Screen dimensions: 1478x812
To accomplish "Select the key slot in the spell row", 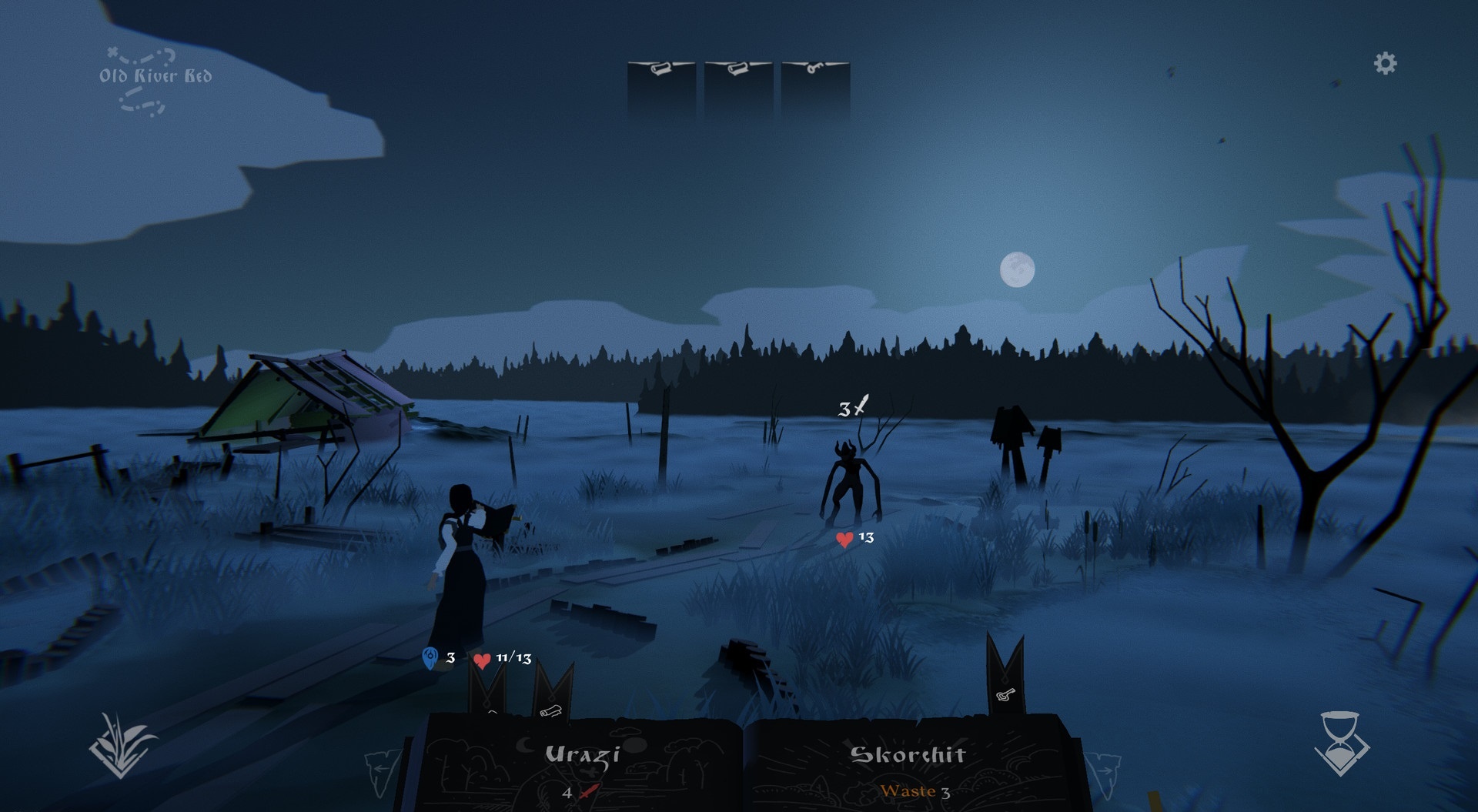I will pyautogui.click(x=815, y=89).
